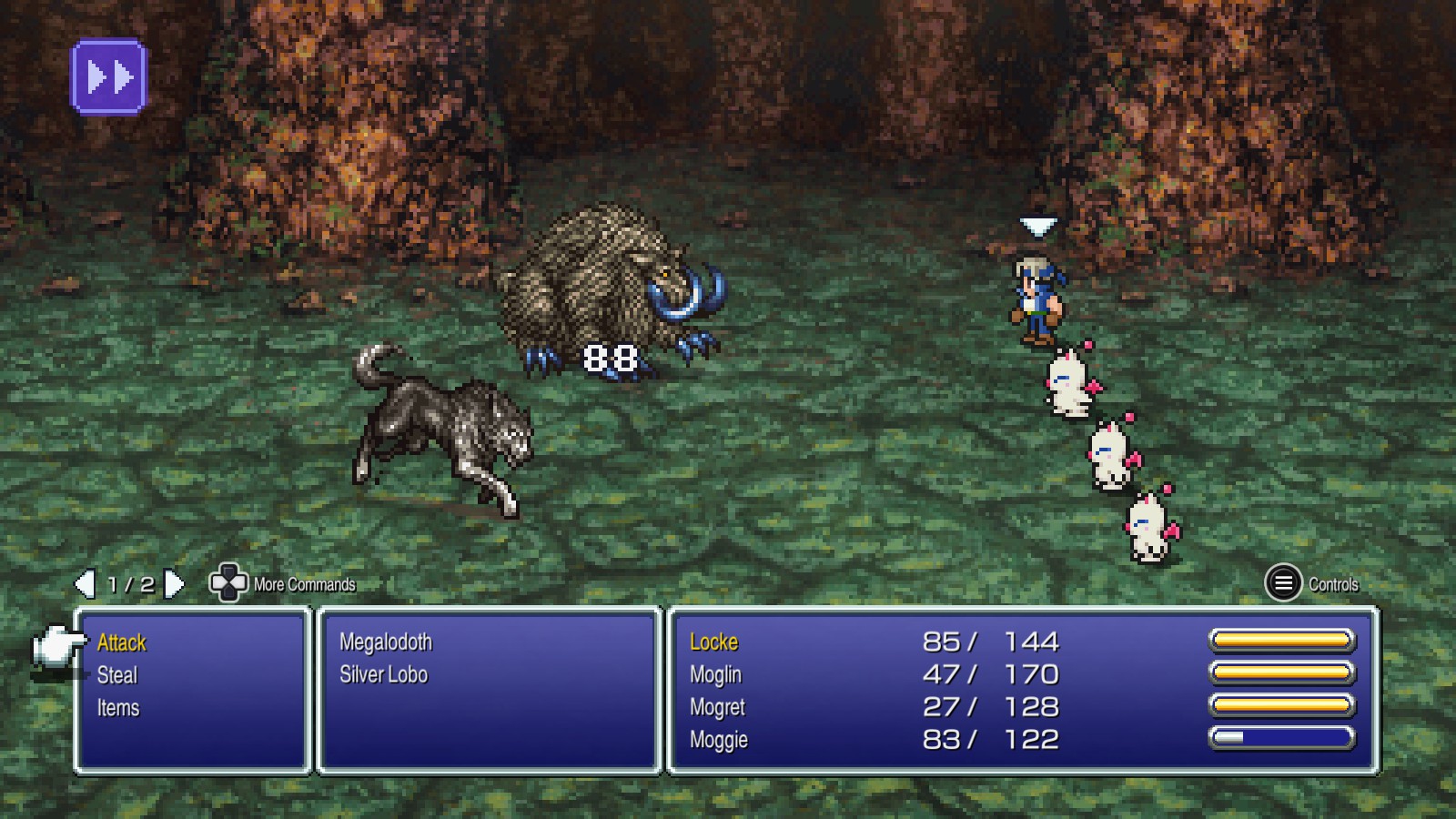Select Moglin in the party list
The width and height of the screenshot is (1456, 819).
click(716, 675)
